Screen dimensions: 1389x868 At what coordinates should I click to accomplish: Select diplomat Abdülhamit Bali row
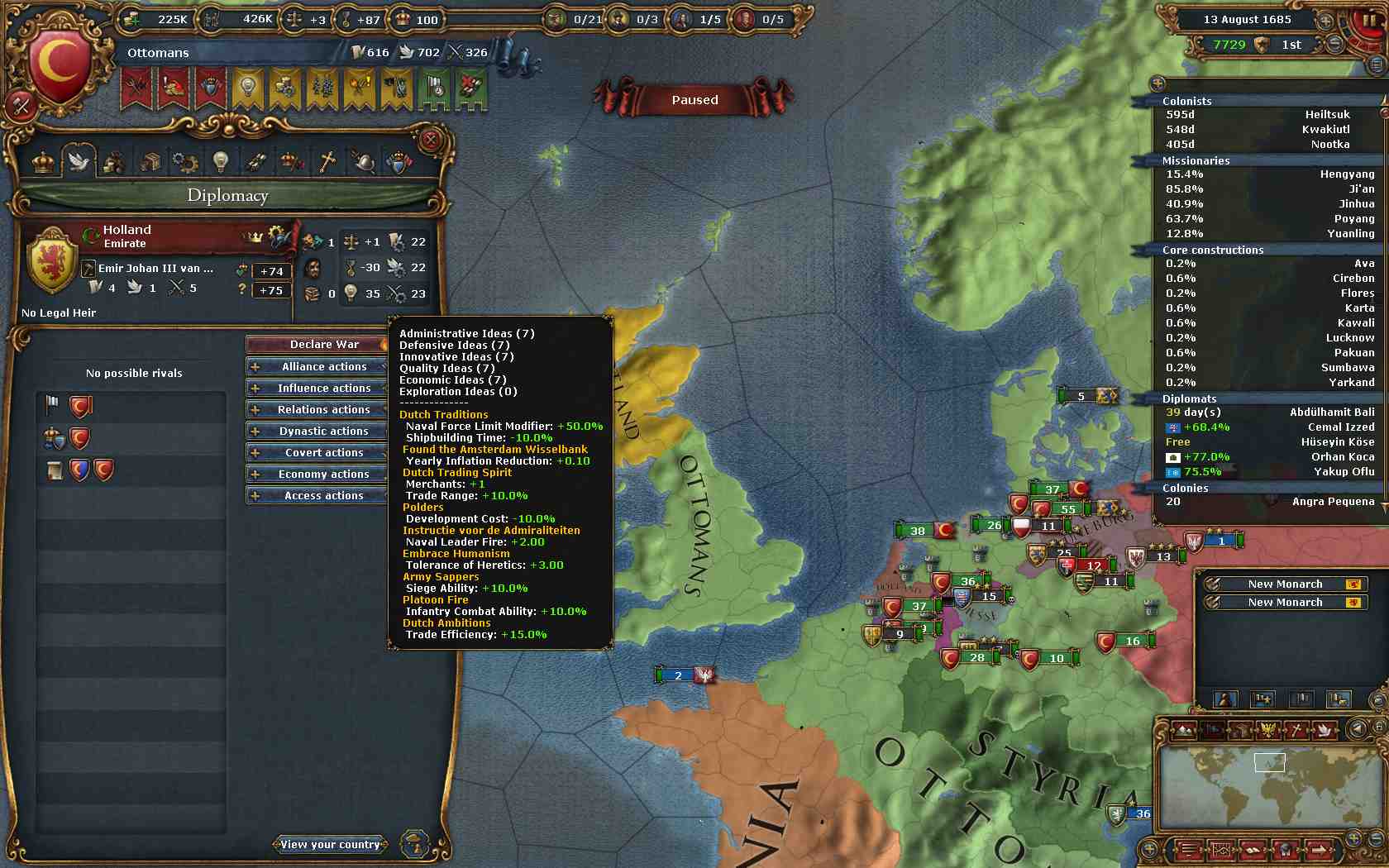(x=1268, y=413)
